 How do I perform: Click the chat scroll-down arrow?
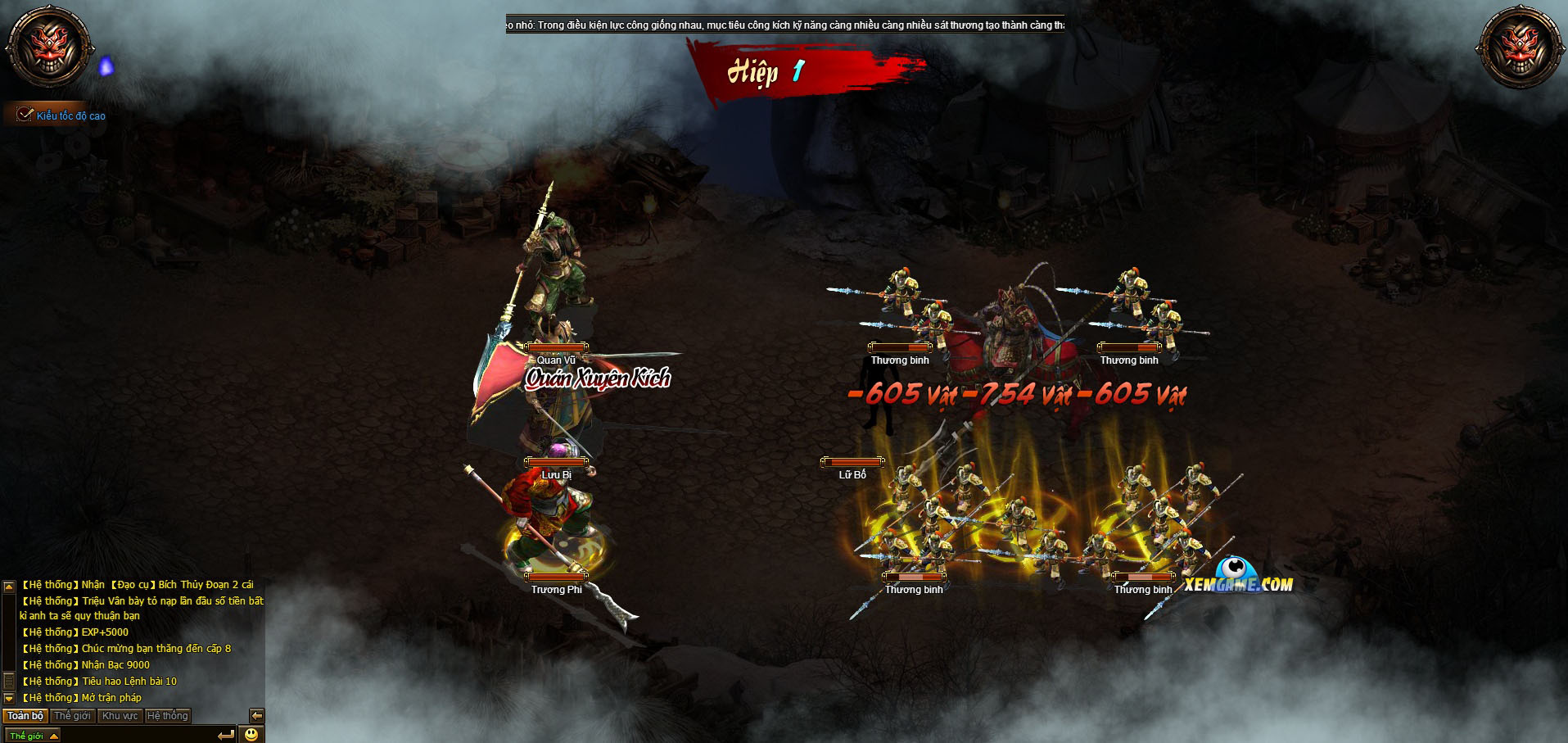coord(9,698)
